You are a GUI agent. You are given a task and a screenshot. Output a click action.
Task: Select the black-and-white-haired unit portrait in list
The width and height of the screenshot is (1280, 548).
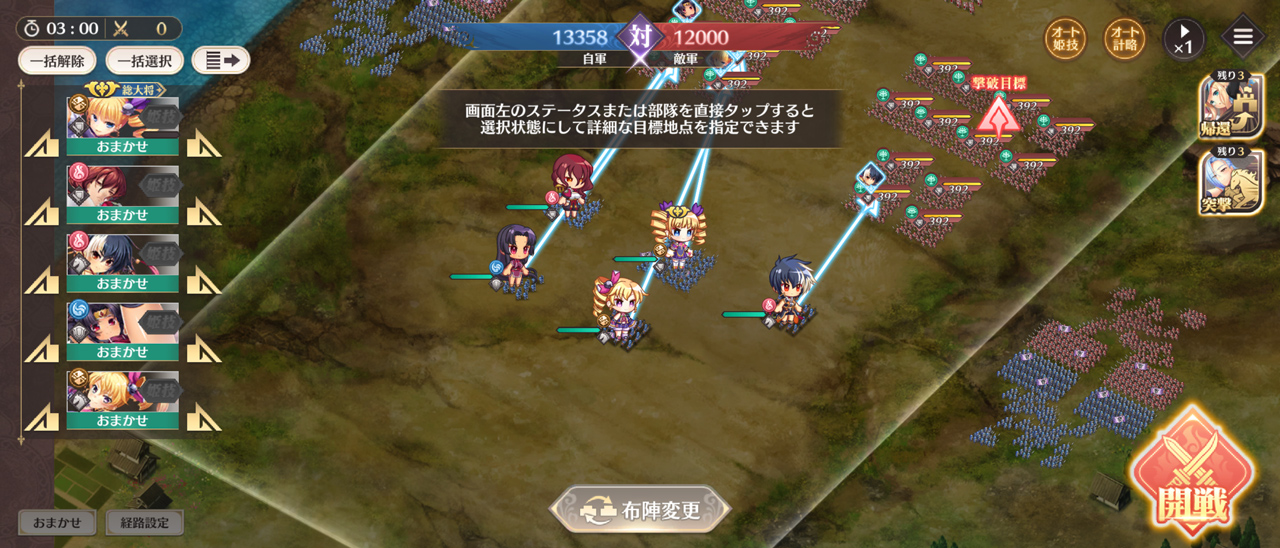click(122, 254)
